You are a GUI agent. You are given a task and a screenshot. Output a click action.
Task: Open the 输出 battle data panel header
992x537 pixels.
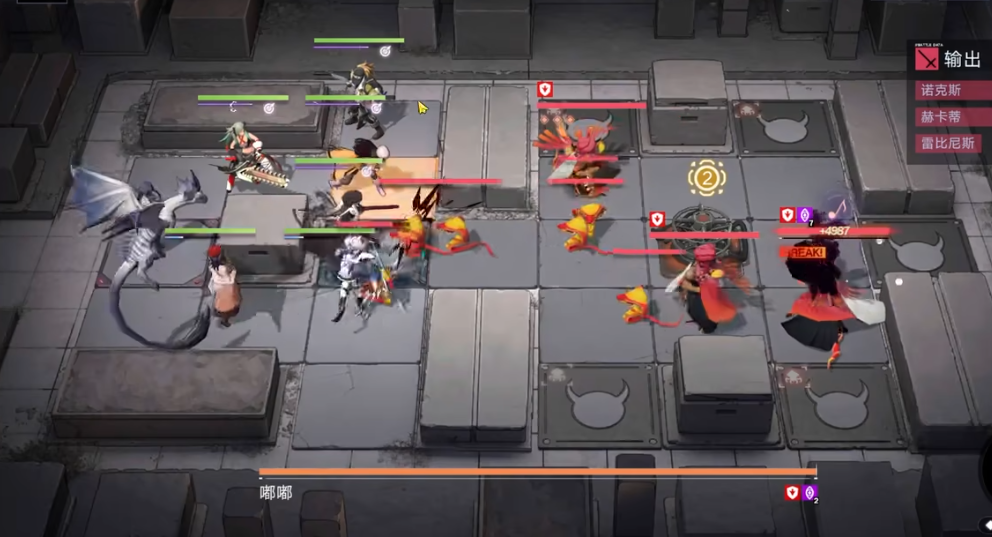coord(962,59)
